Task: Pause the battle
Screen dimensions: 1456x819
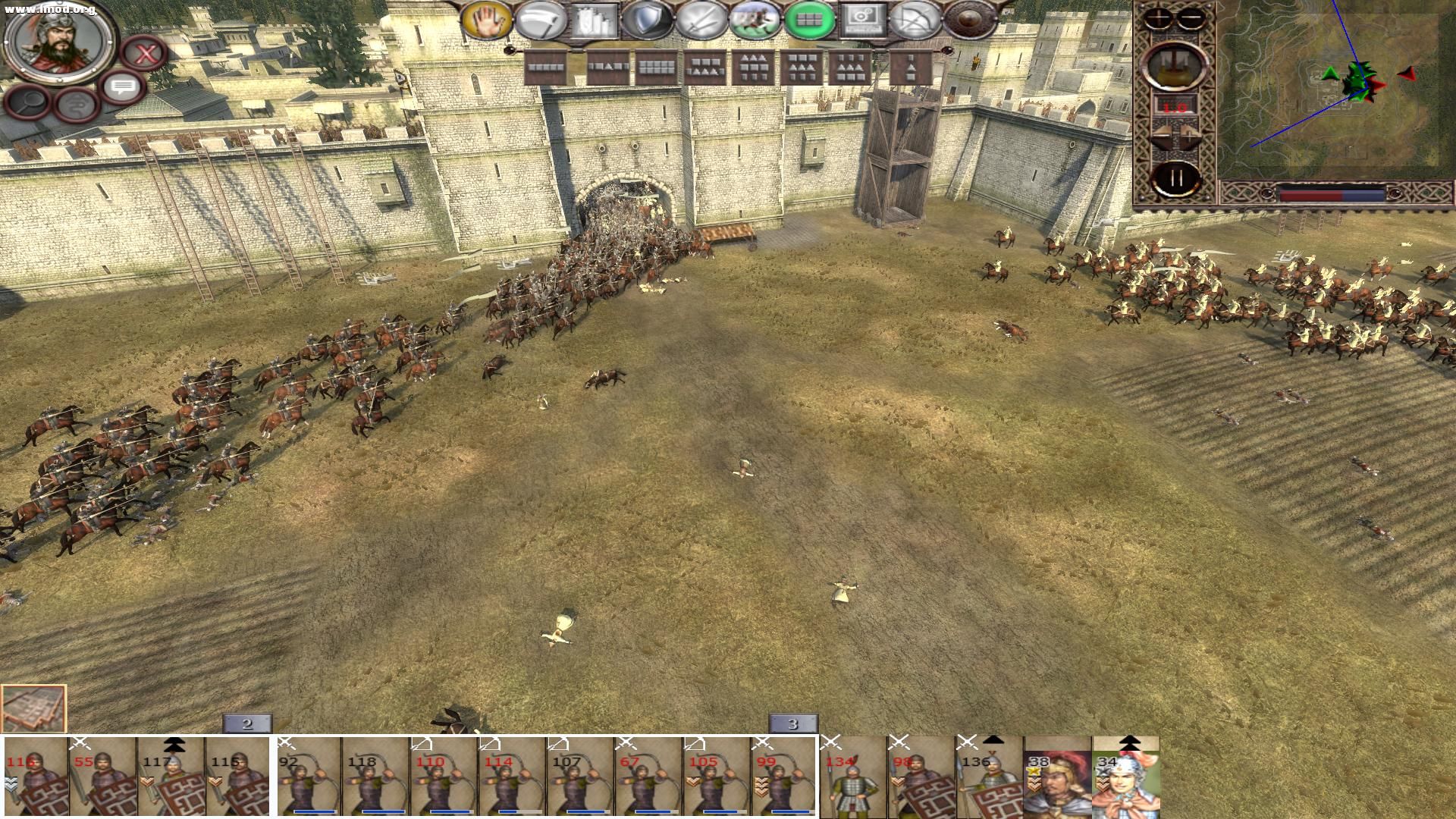Action: tap(1175, 179)
